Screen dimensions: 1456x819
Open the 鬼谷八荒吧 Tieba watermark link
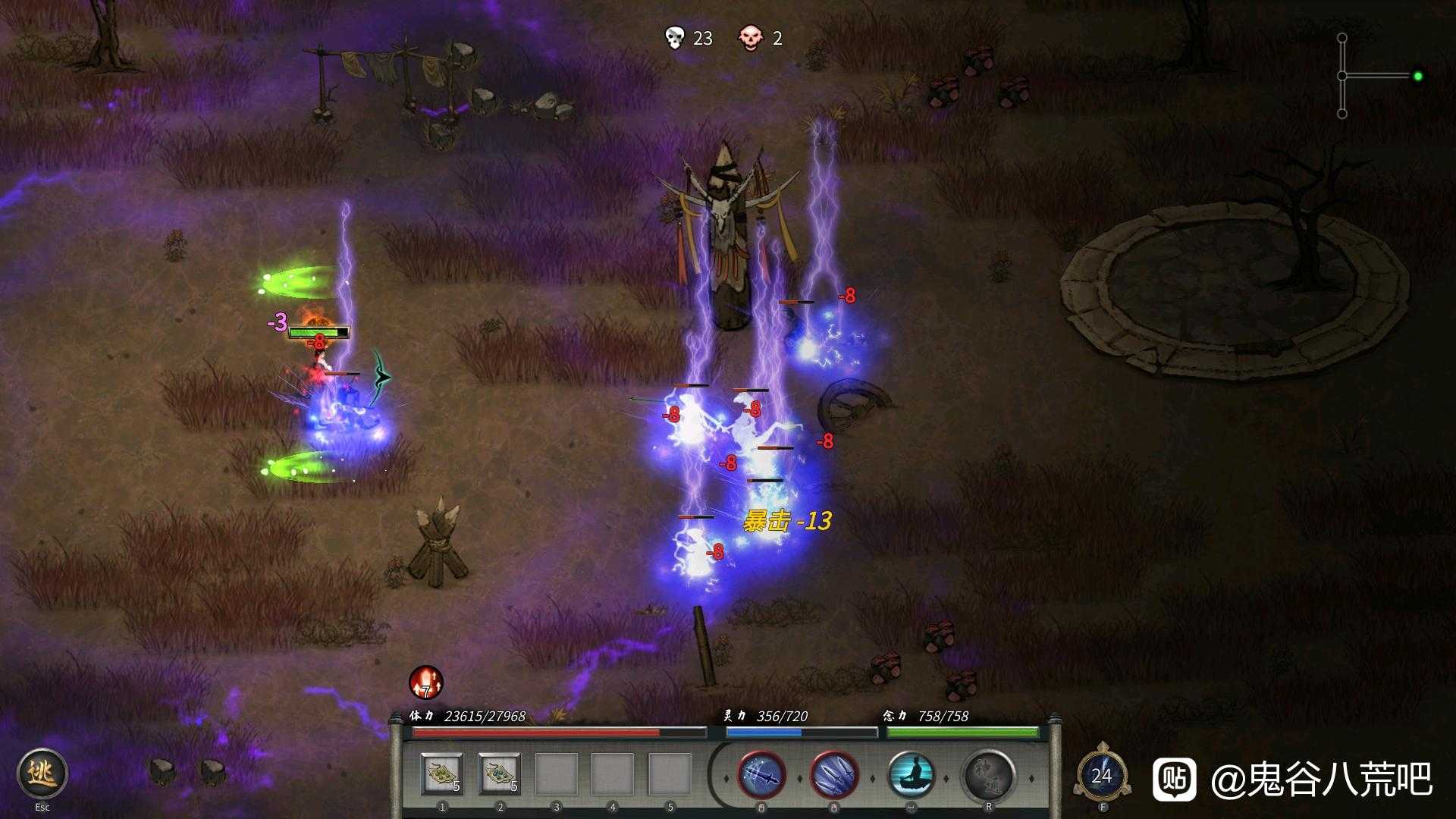pos(1293,779)
